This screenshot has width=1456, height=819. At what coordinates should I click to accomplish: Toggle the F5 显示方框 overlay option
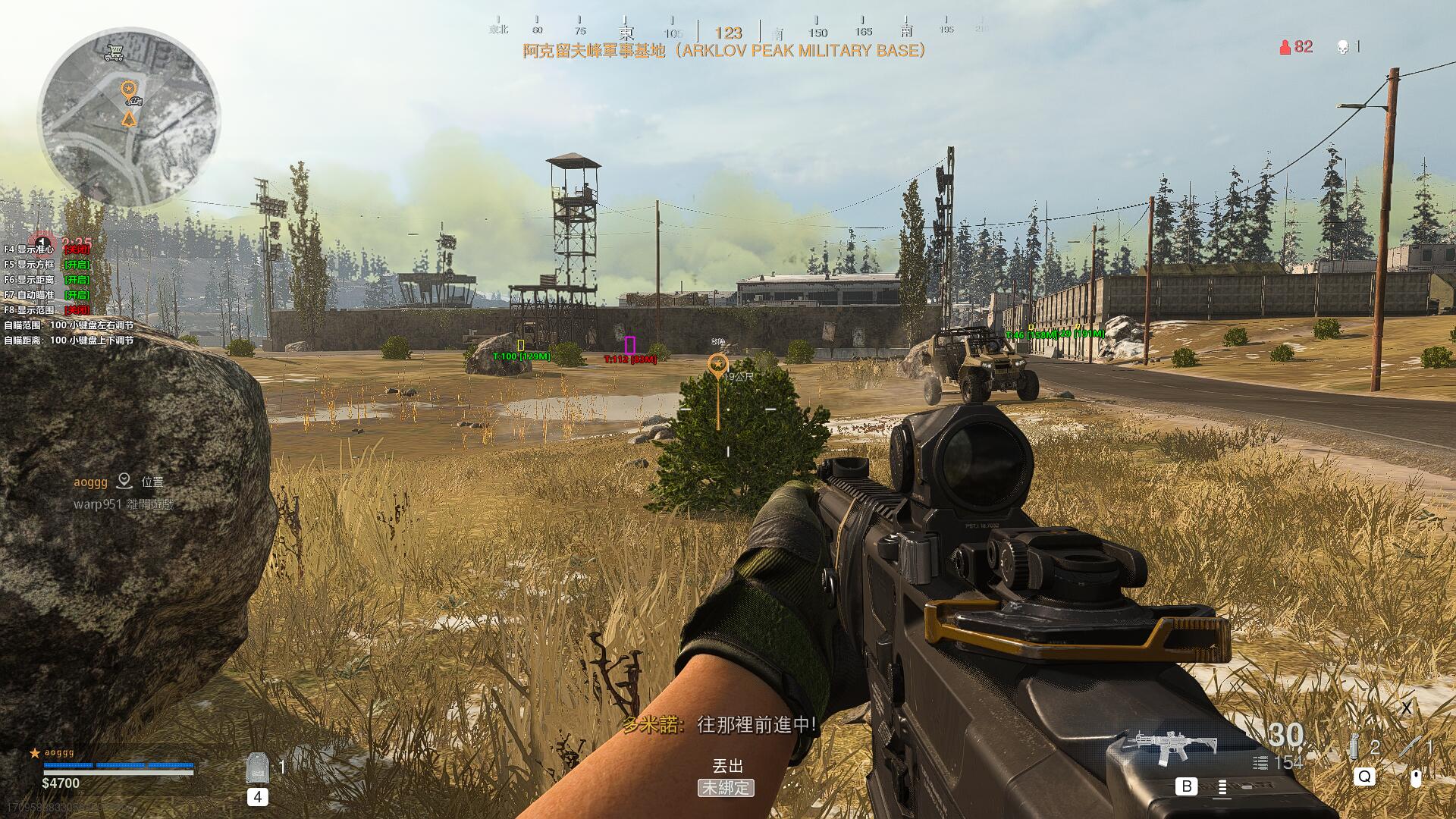45,265
